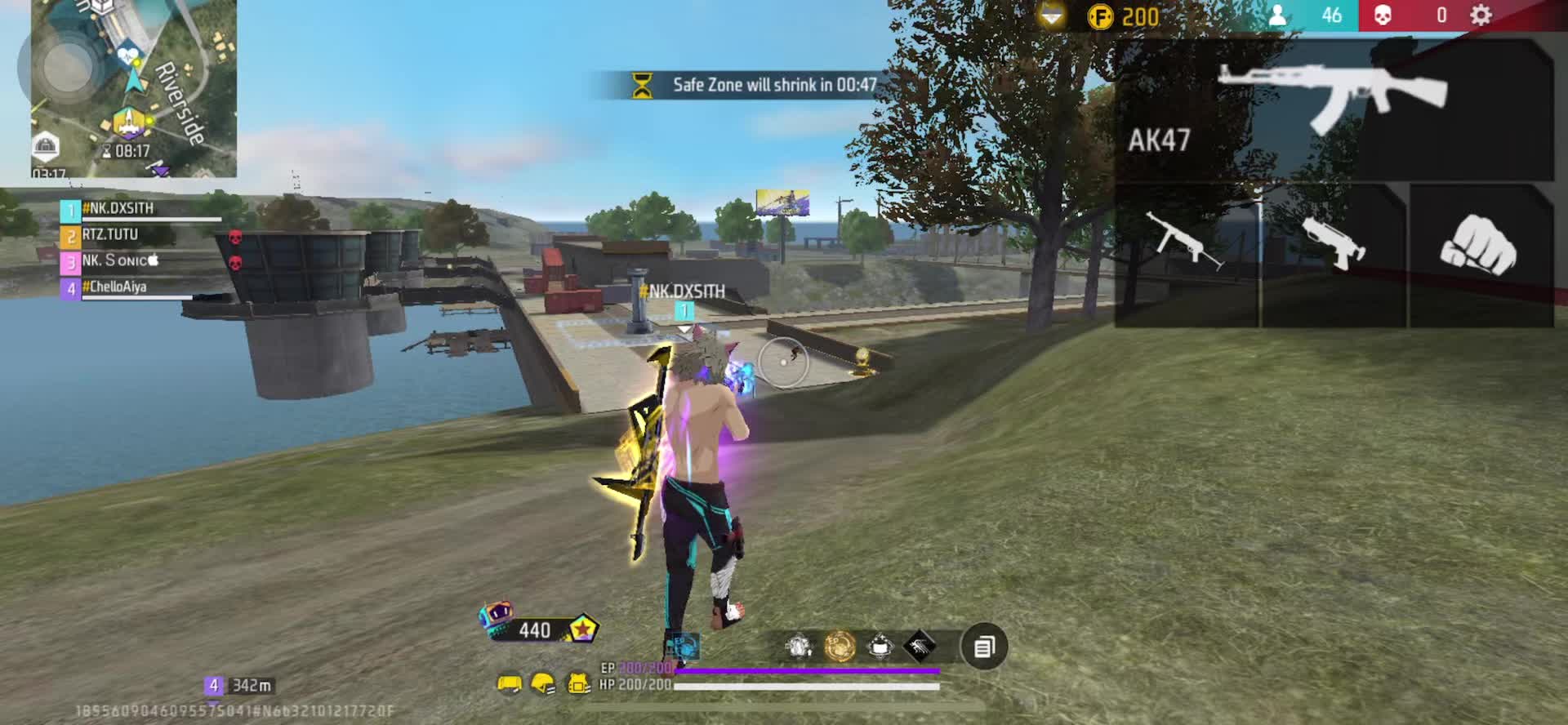Tap the yellow vest armor icon

579,684
